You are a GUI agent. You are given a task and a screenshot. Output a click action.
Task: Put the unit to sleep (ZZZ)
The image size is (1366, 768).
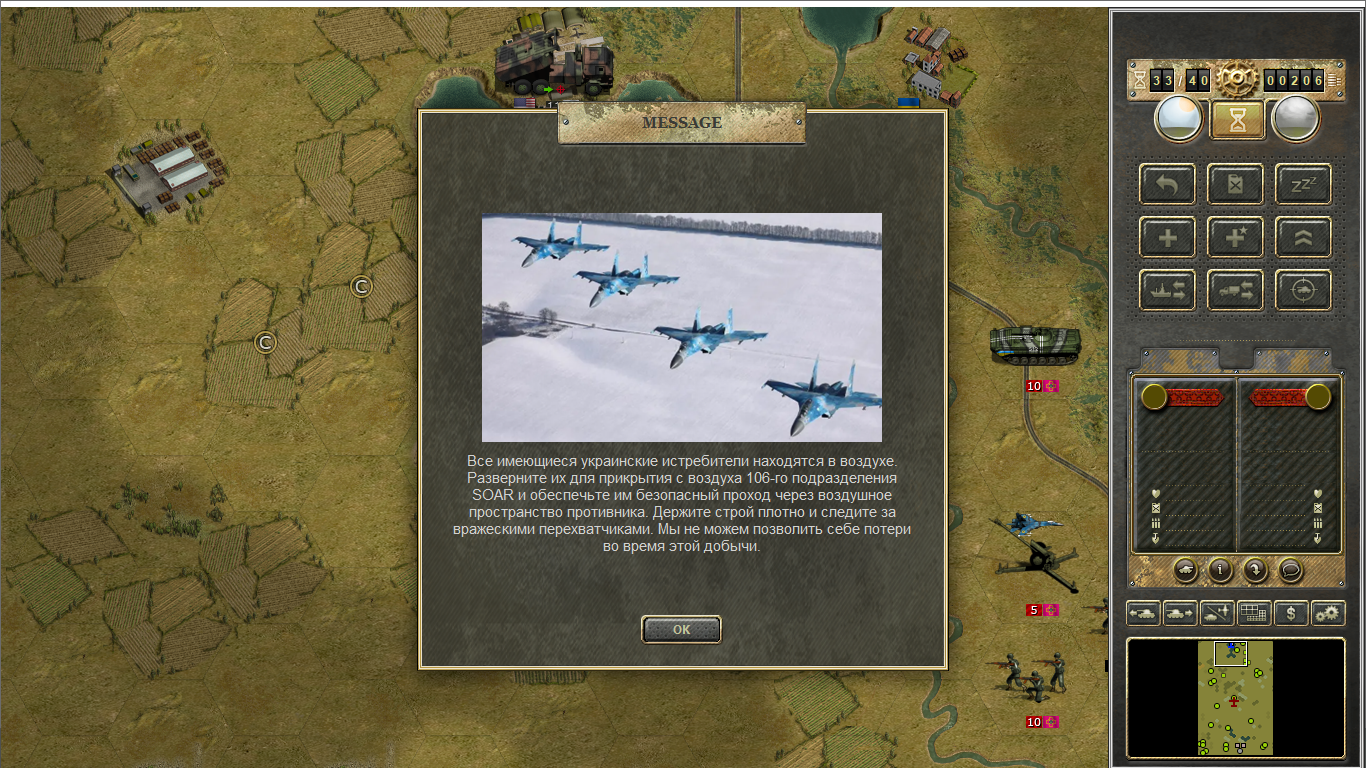coord(1303,184)
